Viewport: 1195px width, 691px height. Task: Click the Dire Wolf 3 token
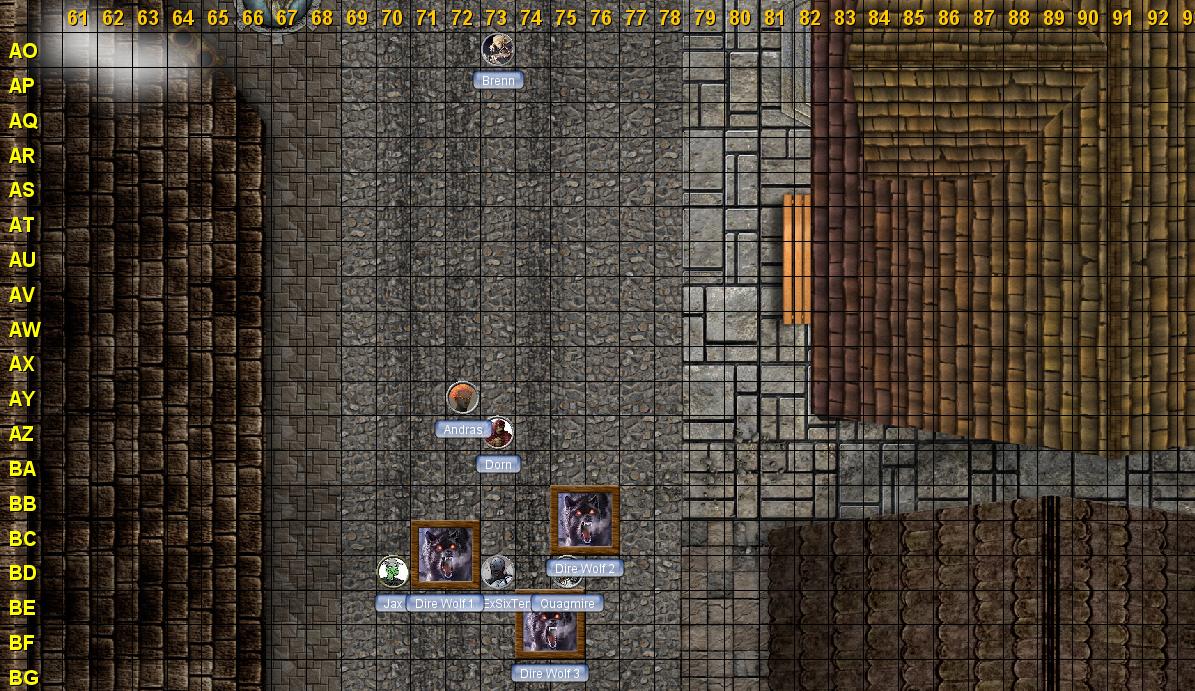(550, 626)
